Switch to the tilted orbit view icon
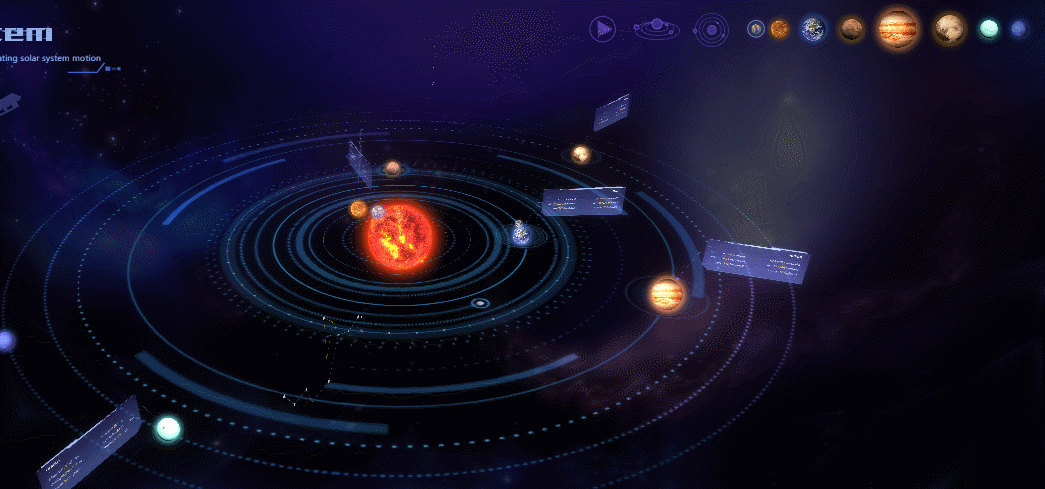The width and height of the screenshot is (1045, 489). 656,28
